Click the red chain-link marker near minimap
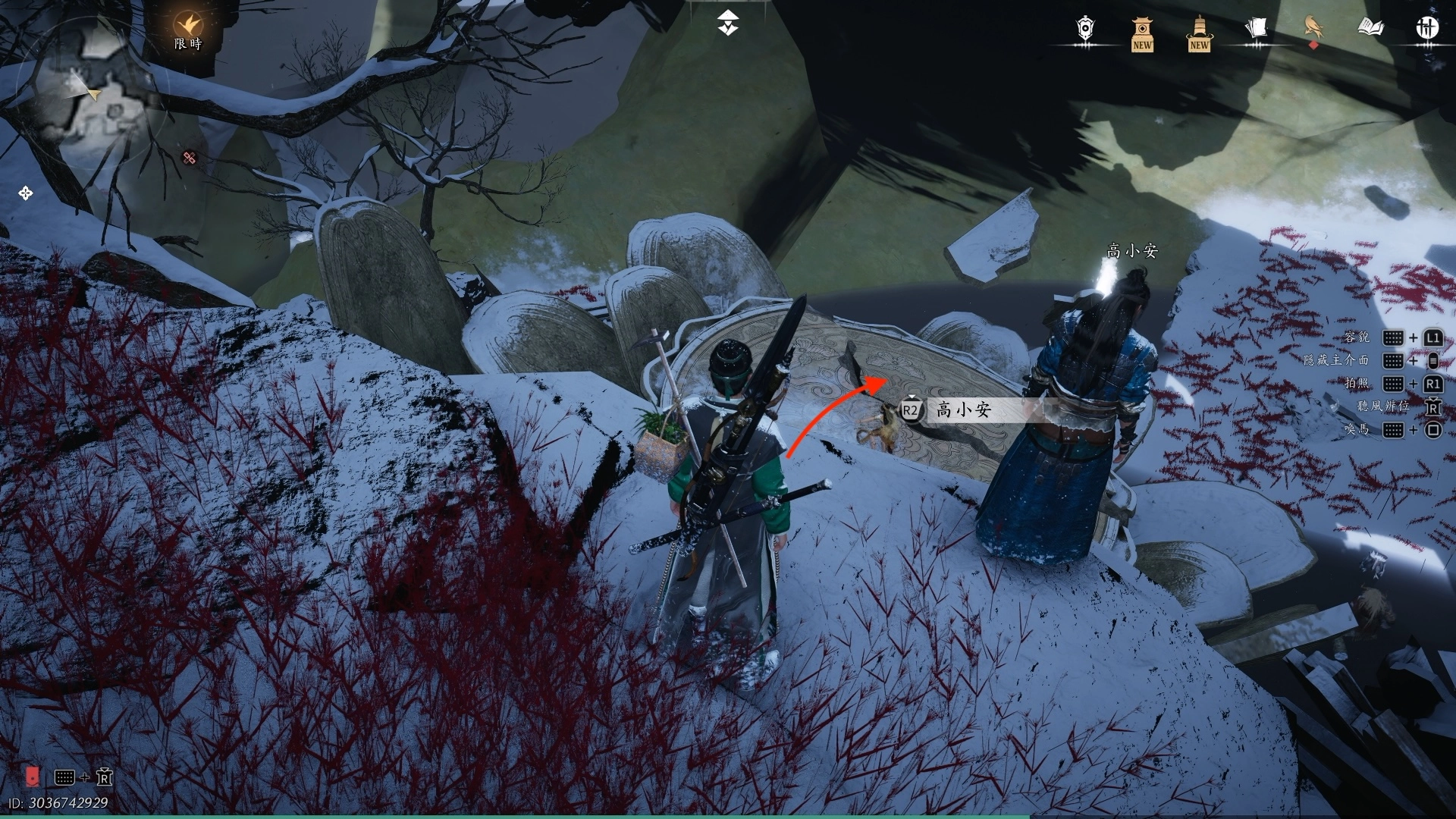This screenshot has width=1456, height=819. 190,158
